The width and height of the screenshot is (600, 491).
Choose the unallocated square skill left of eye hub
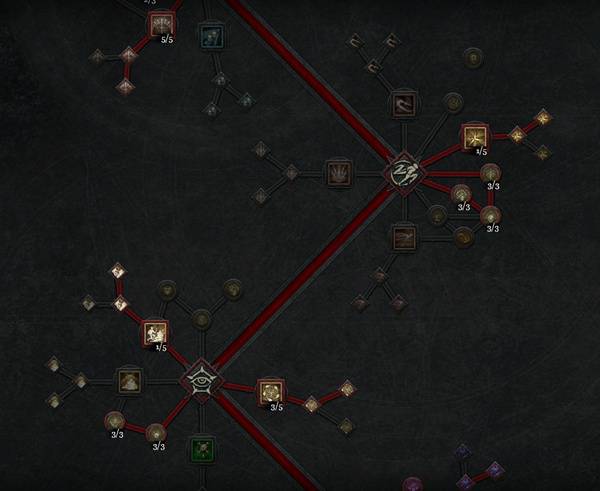[129, 380]
